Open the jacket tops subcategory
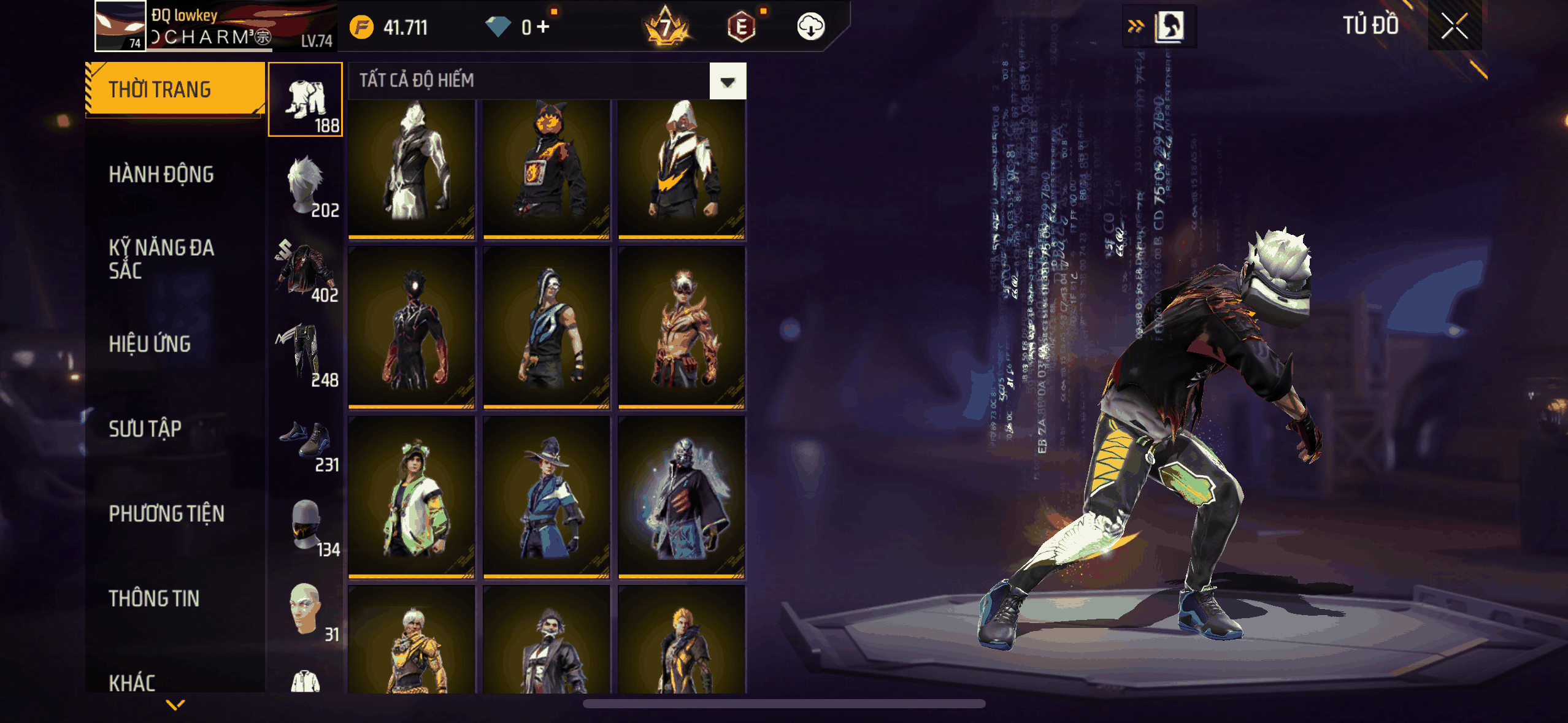 click(x=306, y=269)
